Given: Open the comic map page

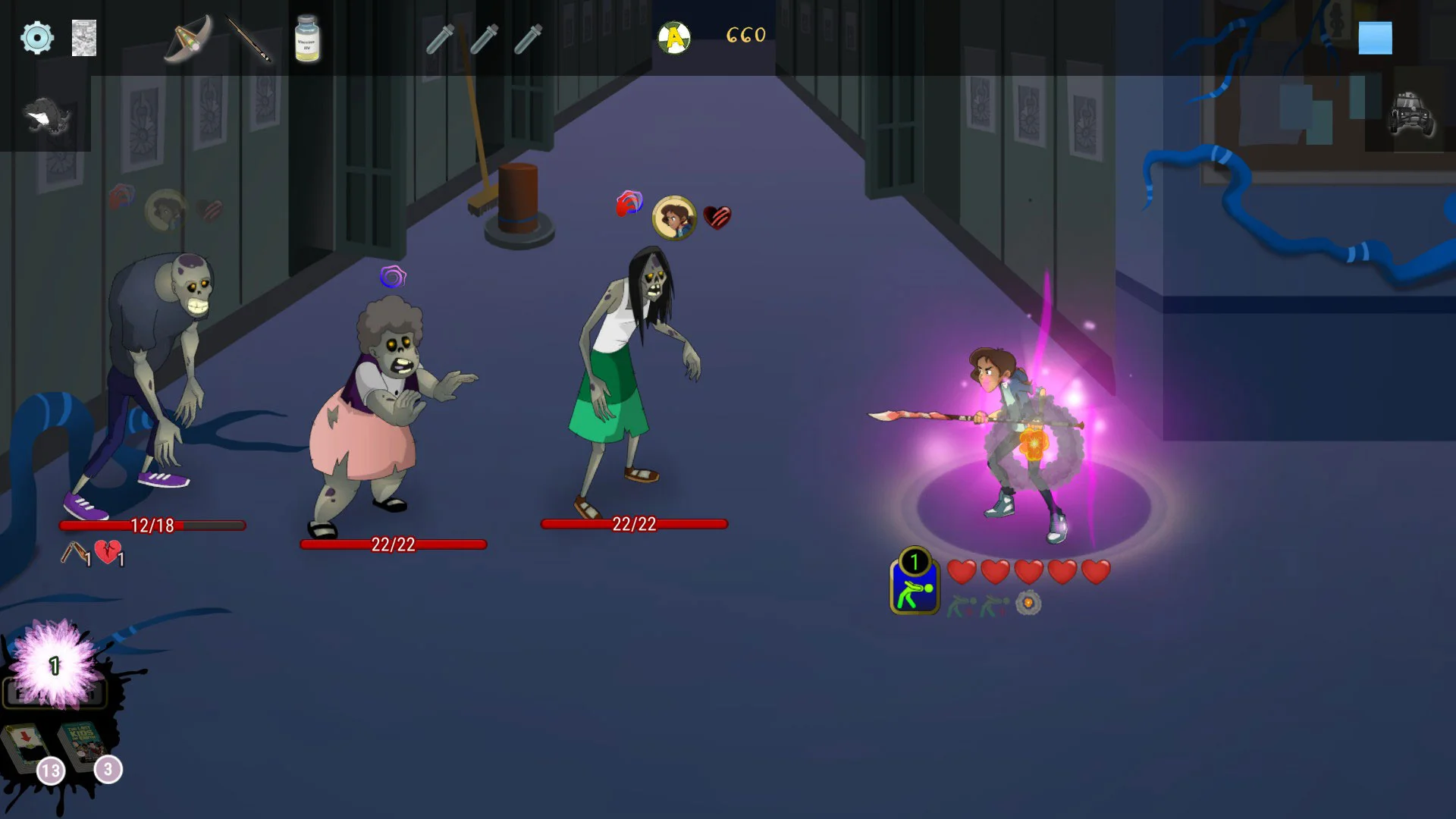Looking at the screenshot, I should point(84,38).
